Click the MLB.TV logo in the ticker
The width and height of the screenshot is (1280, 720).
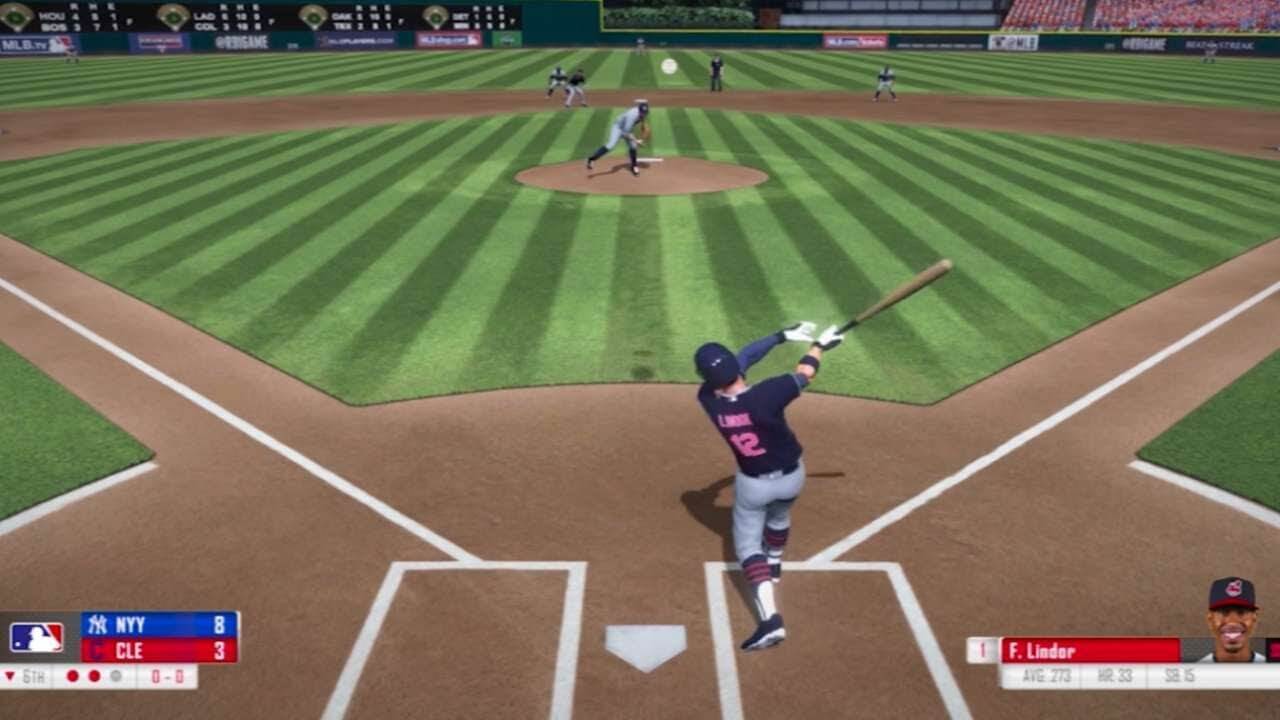point(22,45)
